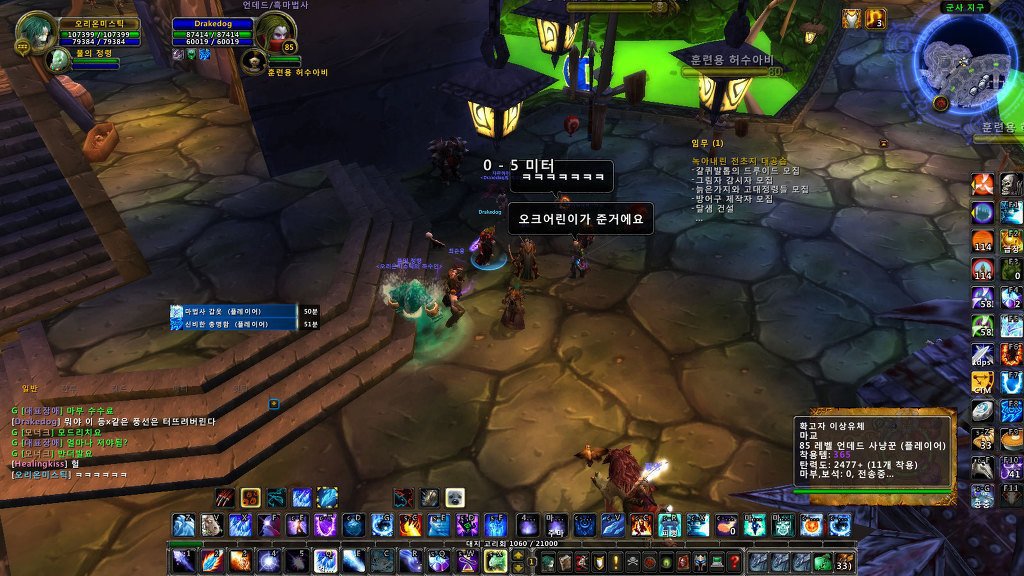
Task: Click the red tracking button on minimap
Action: (941, 103)
